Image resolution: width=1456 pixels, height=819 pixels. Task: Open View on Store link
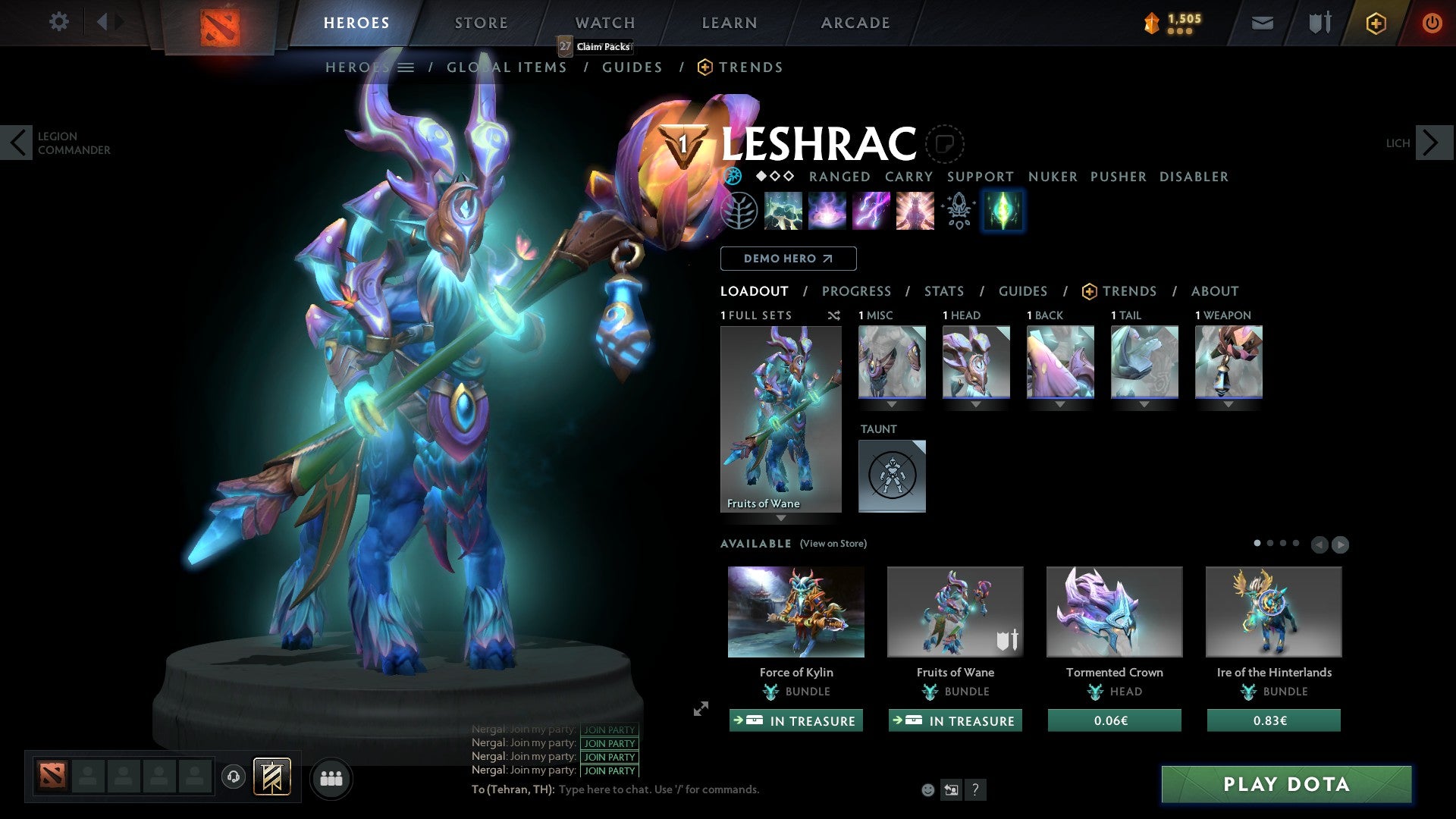click(834, 544)
